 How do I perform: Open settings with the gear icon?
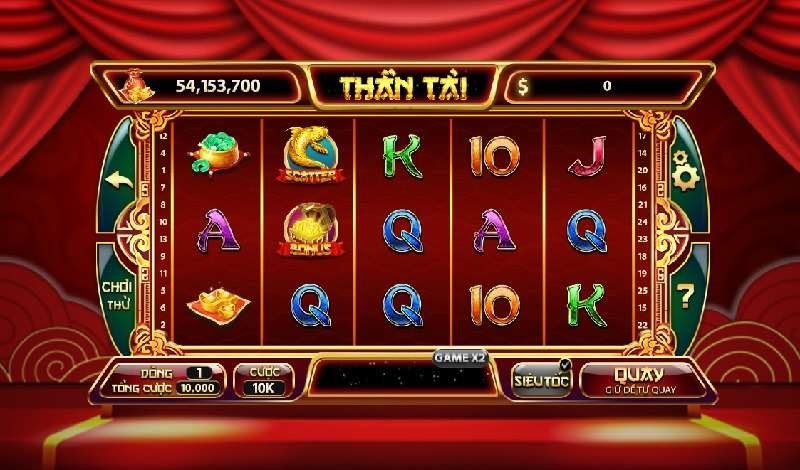pyautogui.click(x=685, y=172)
